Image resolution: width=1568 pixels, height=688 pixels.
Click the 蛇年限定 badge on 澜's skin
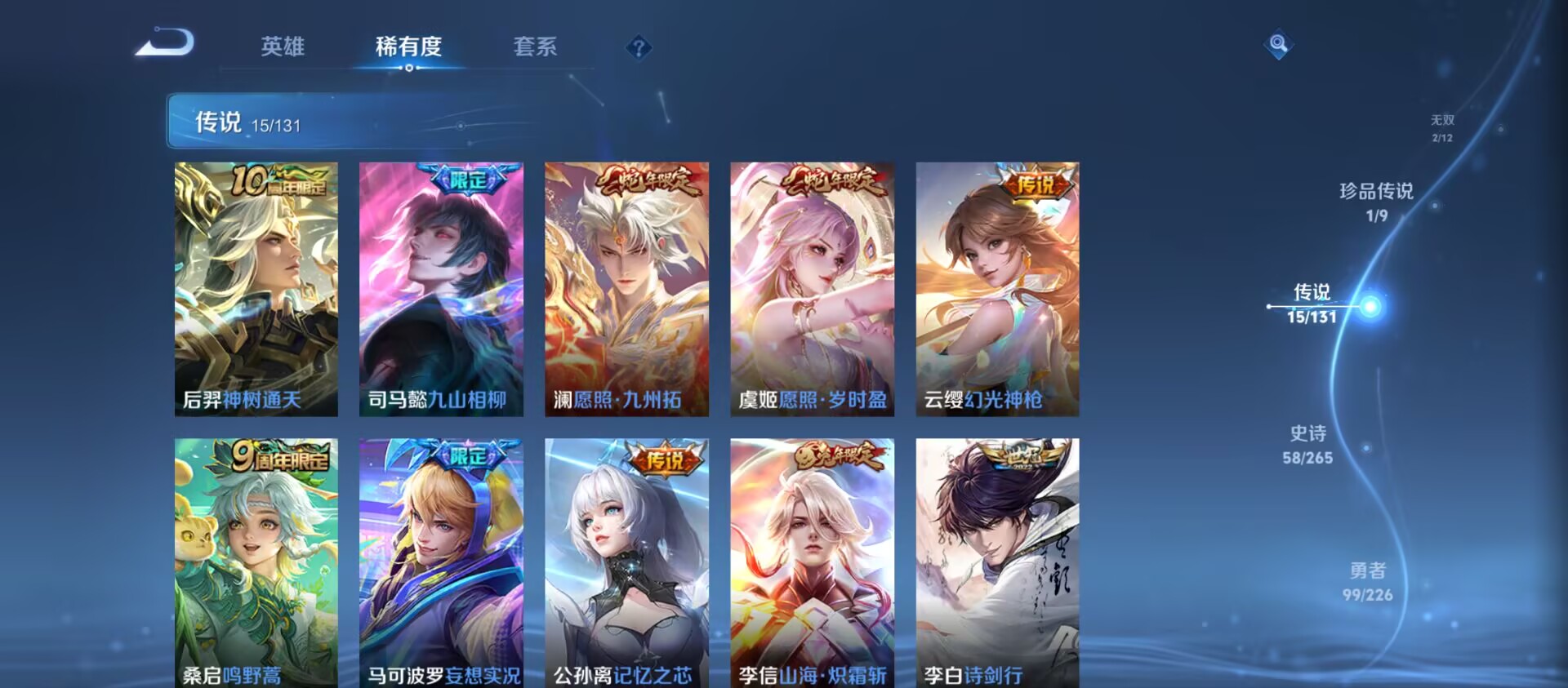(653, 181)
